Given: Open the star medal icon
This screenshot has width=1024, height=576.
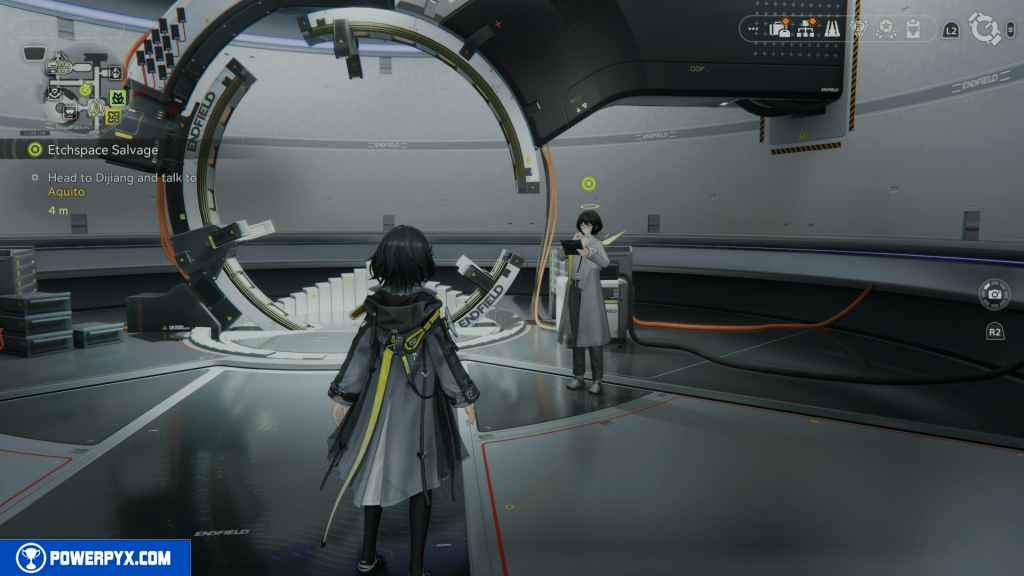Looking at the screenshot, I should click(885, 29).
